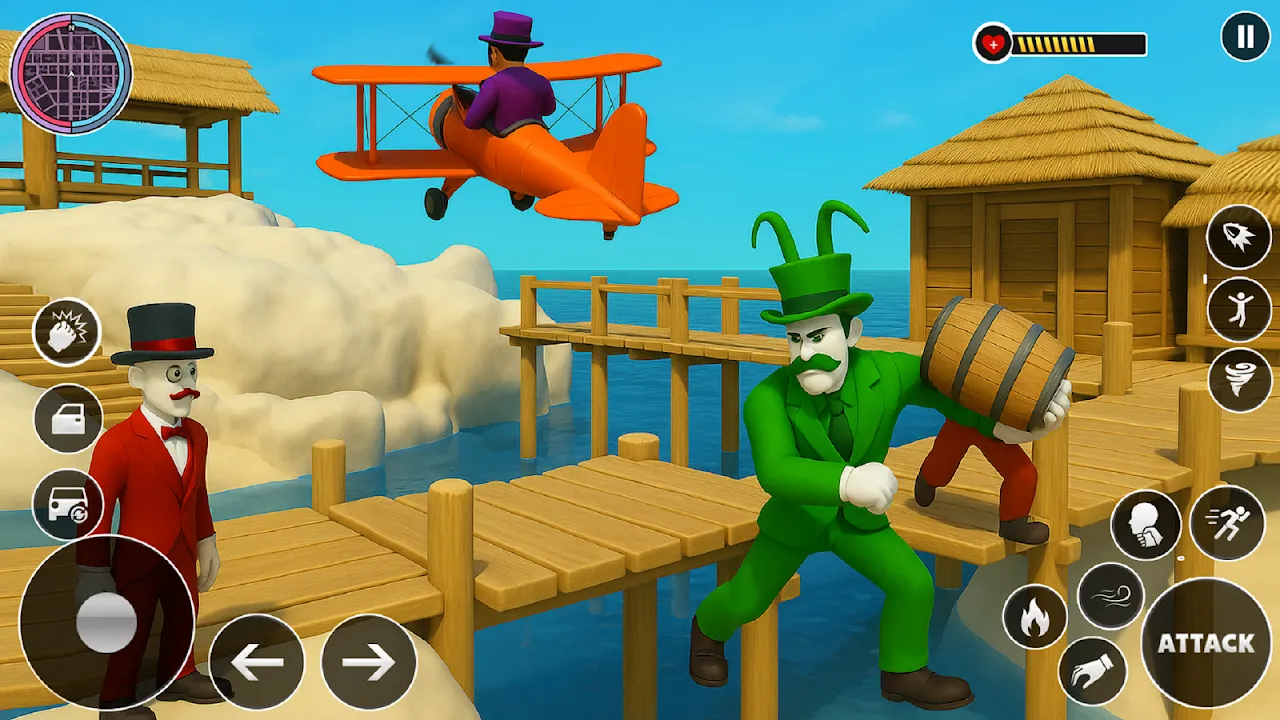
Task: Activate the sprint running figure button
Action: tap(1227, 522)
